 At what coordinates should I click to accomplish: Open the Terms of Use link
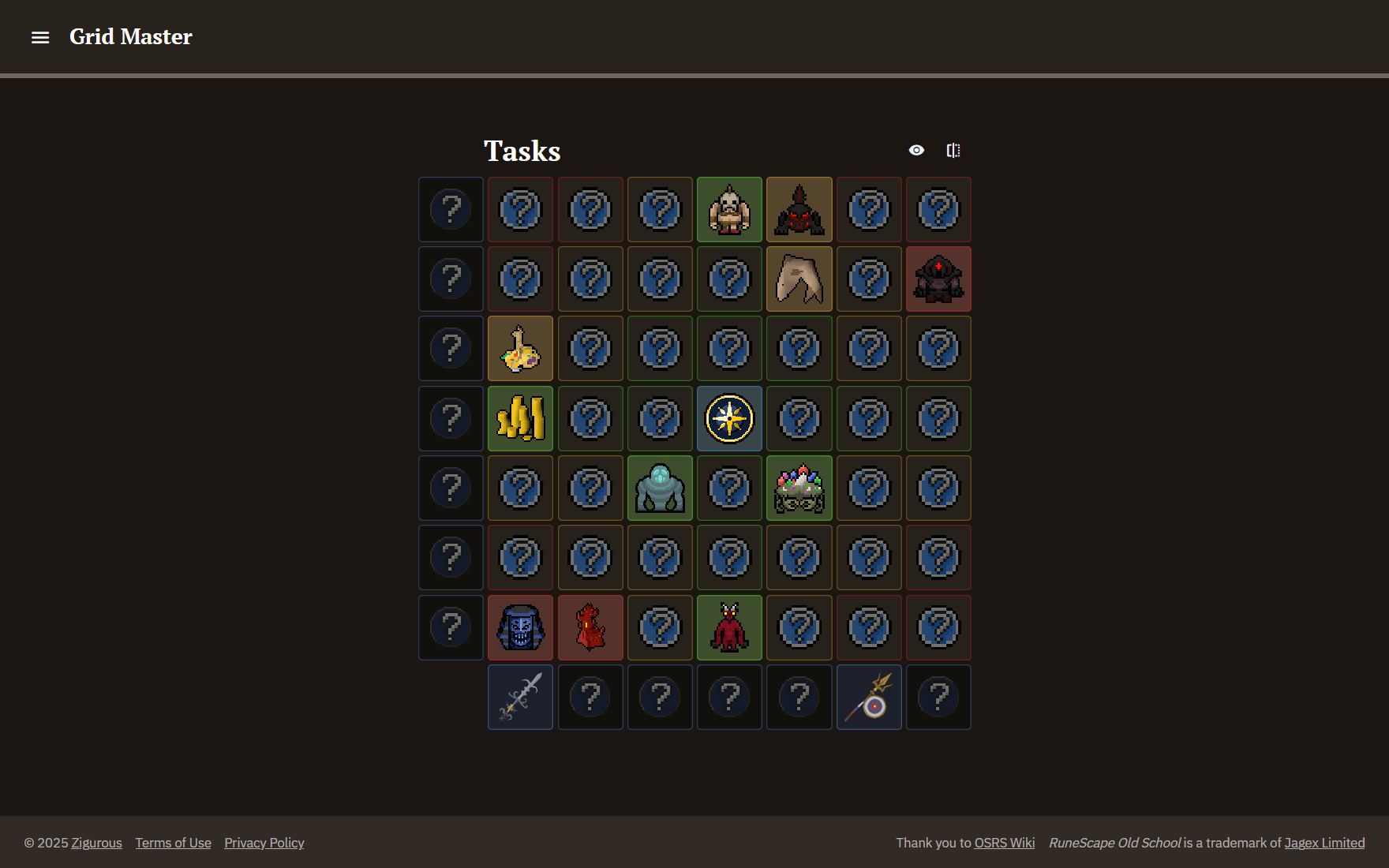click(173, 843)
